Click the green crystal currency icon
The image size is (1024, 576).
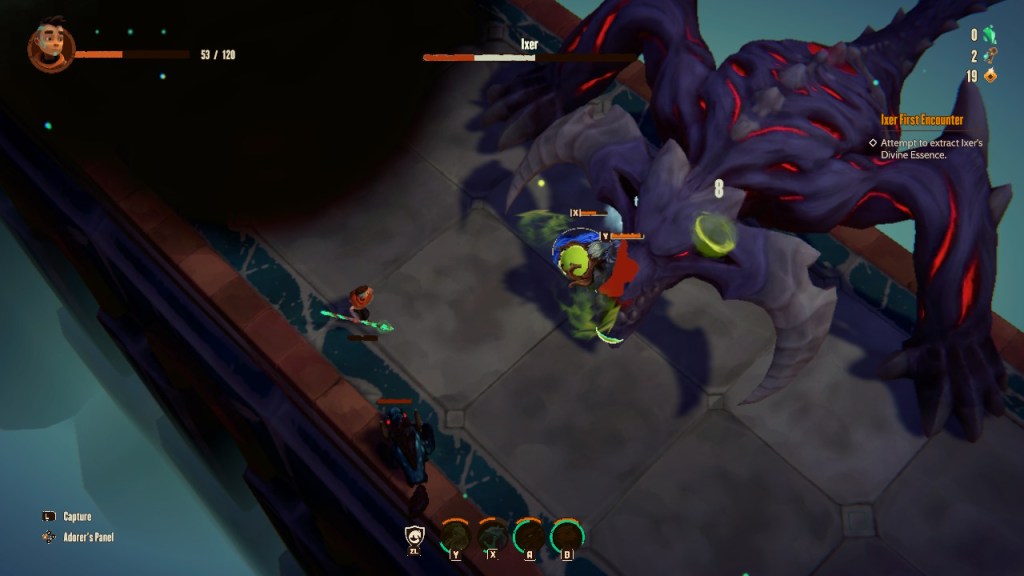tap(990, 35)
